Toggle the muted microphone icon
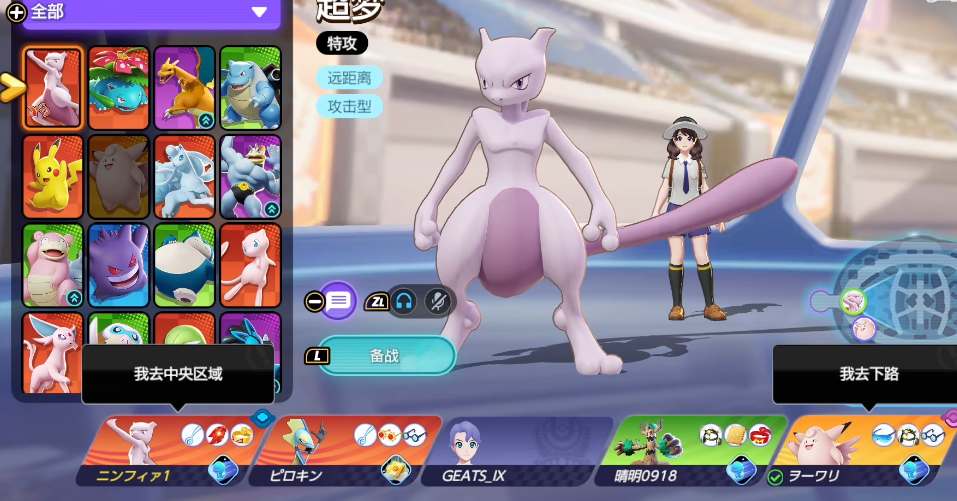 (436, 301)
